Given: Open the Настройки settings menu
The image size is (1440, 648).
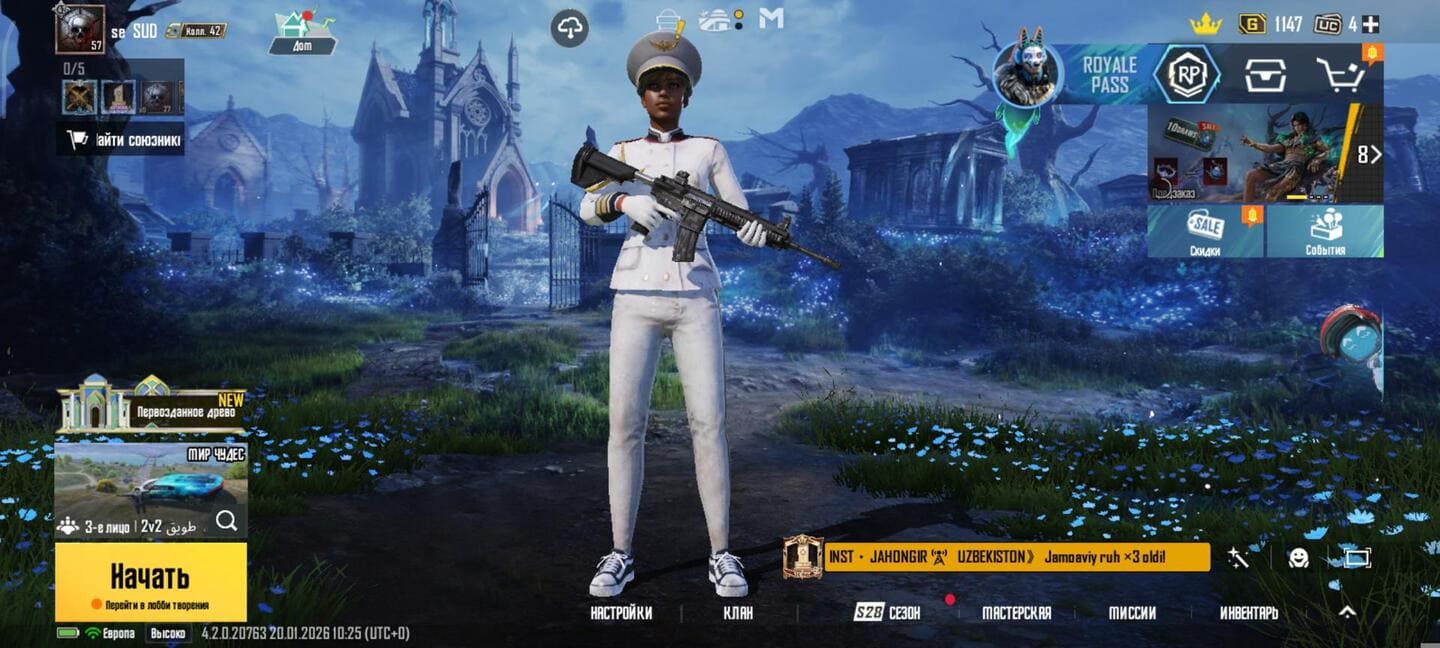Looking at the screenshot, I should coord(621,613).
